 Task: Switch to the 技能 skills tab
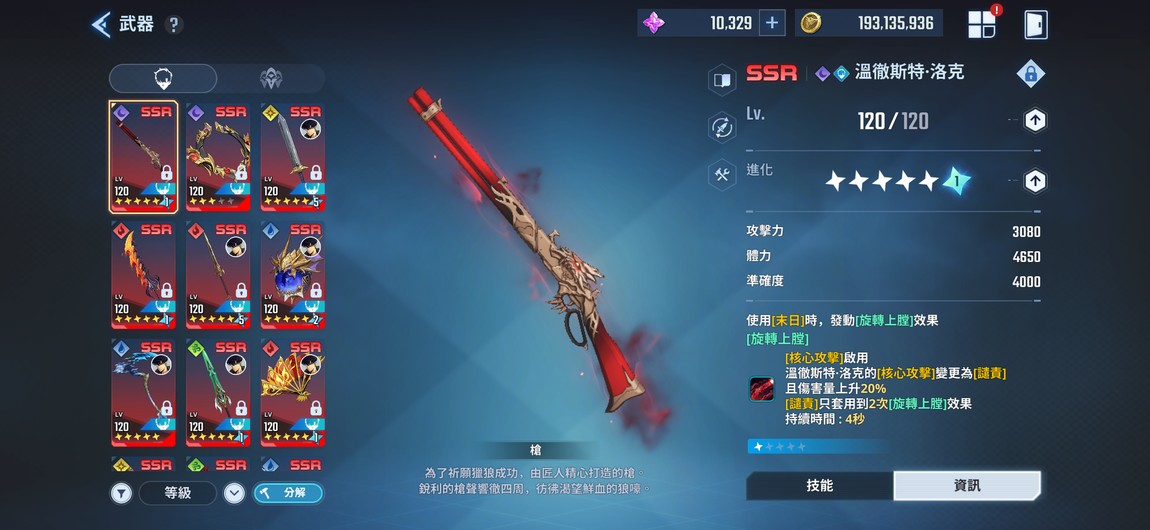point(820,485)
